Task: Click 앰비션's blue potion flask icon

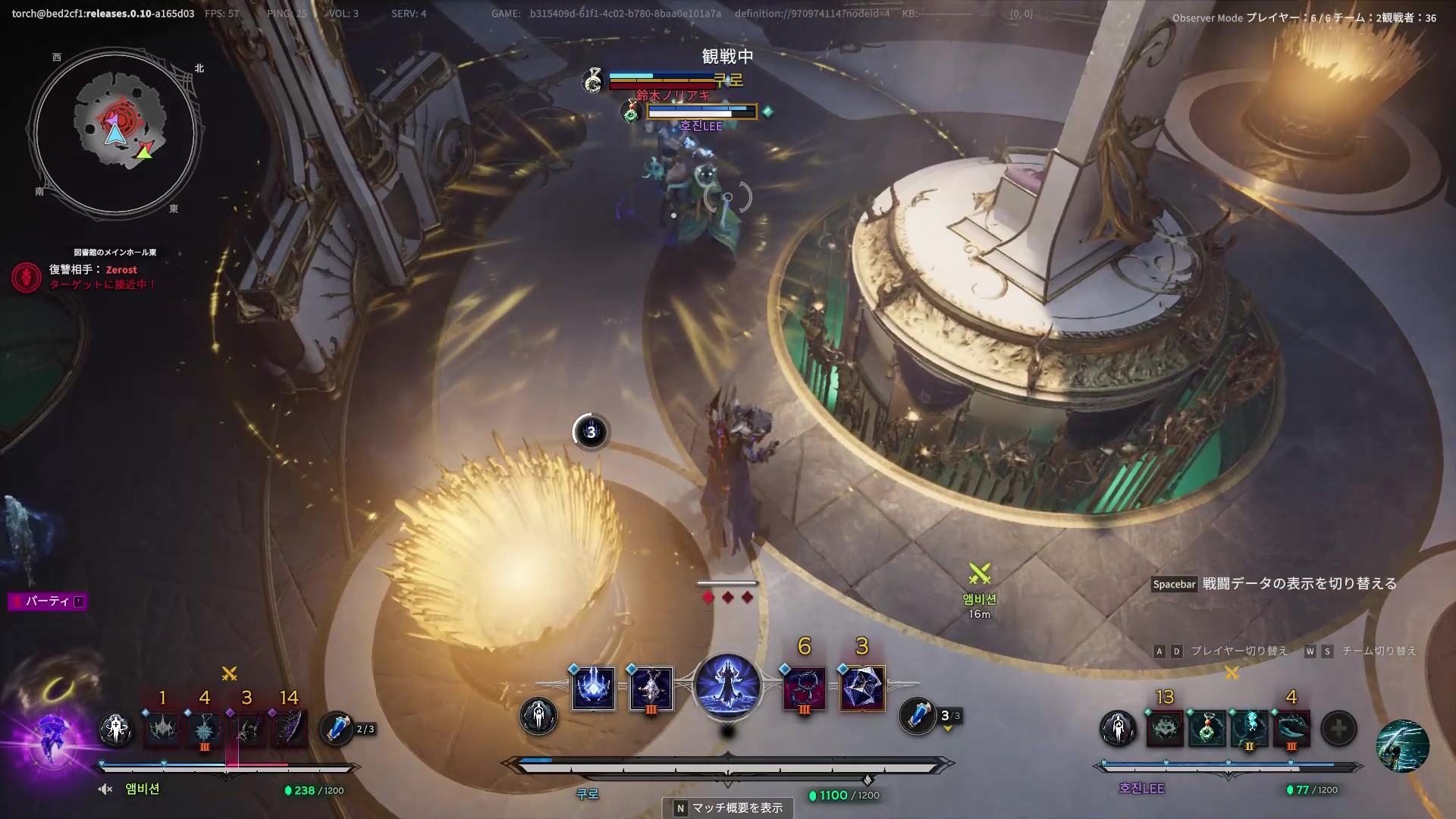Action: (336, 728)
